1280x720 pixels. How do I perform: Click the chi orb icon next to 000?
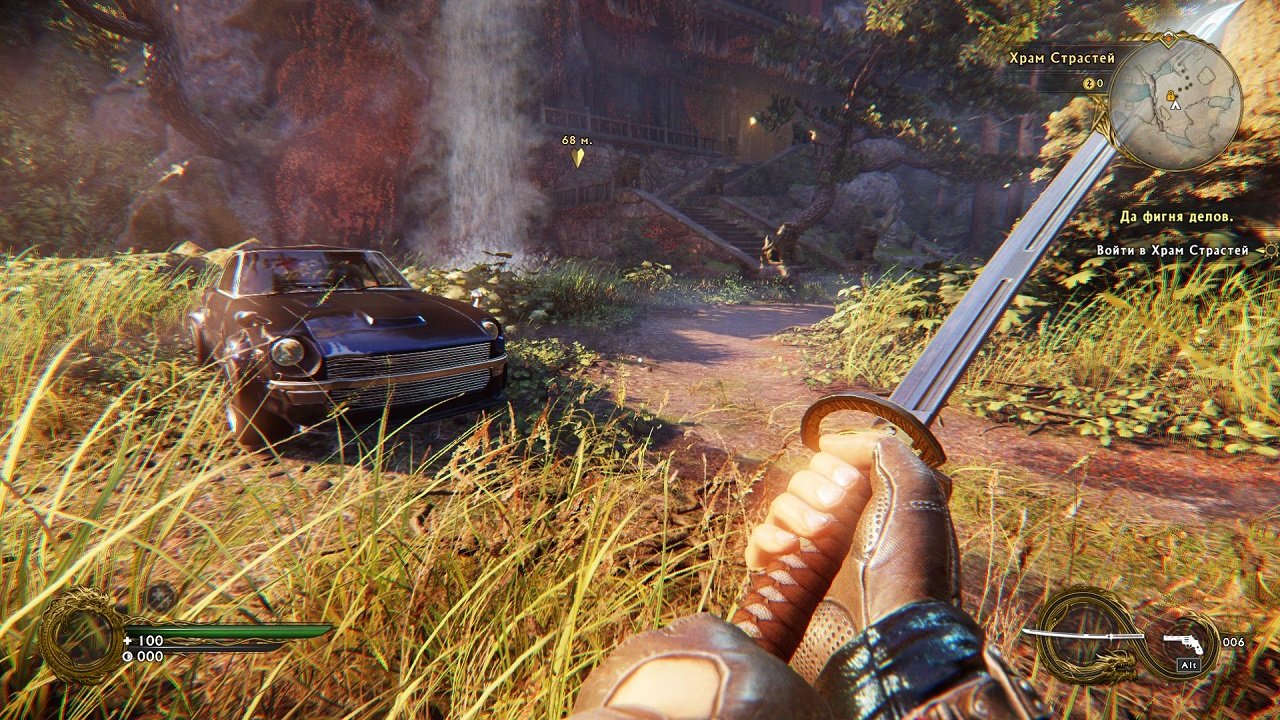pyautogui.click(x=126, y=658)
